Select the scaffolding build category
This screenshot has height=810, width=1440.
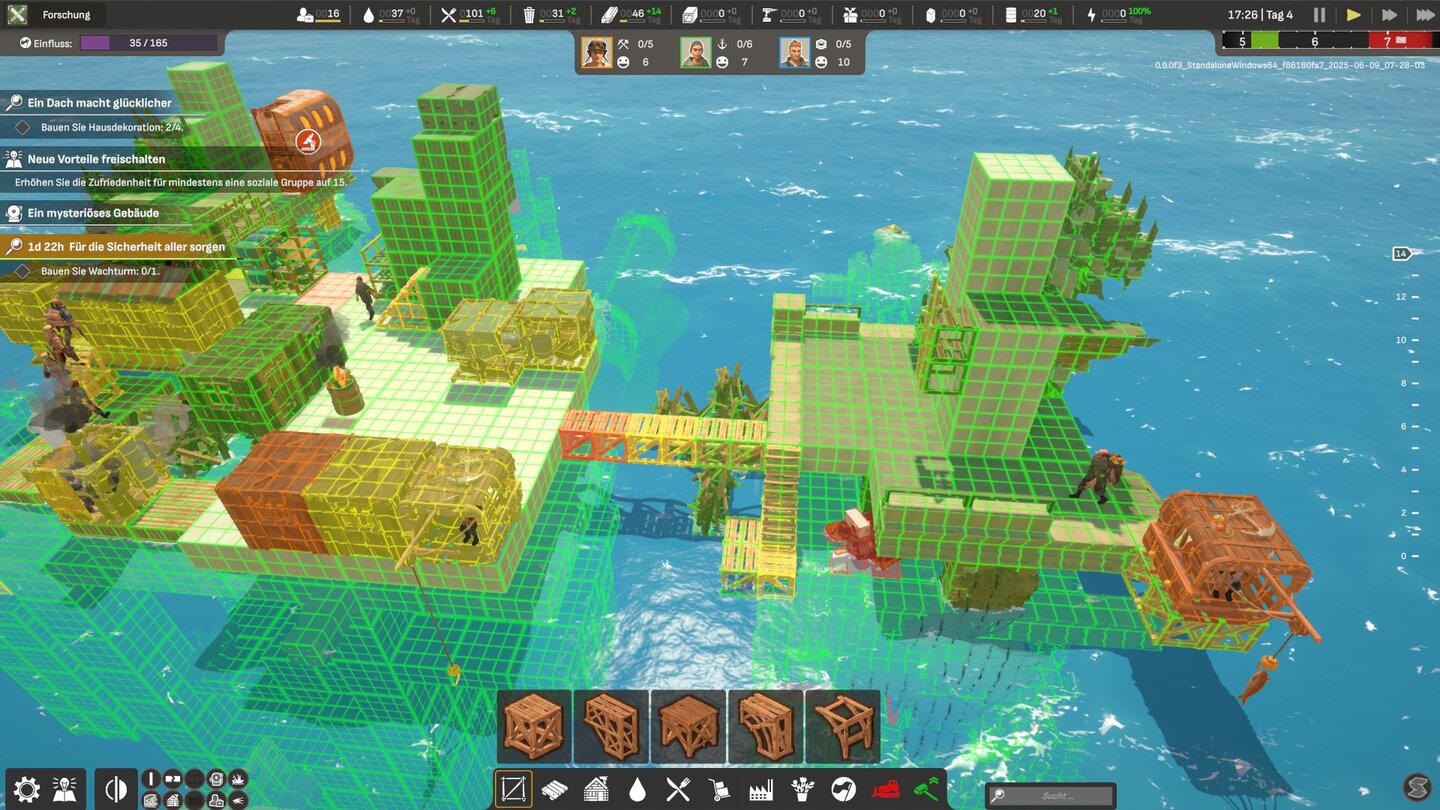513,789
